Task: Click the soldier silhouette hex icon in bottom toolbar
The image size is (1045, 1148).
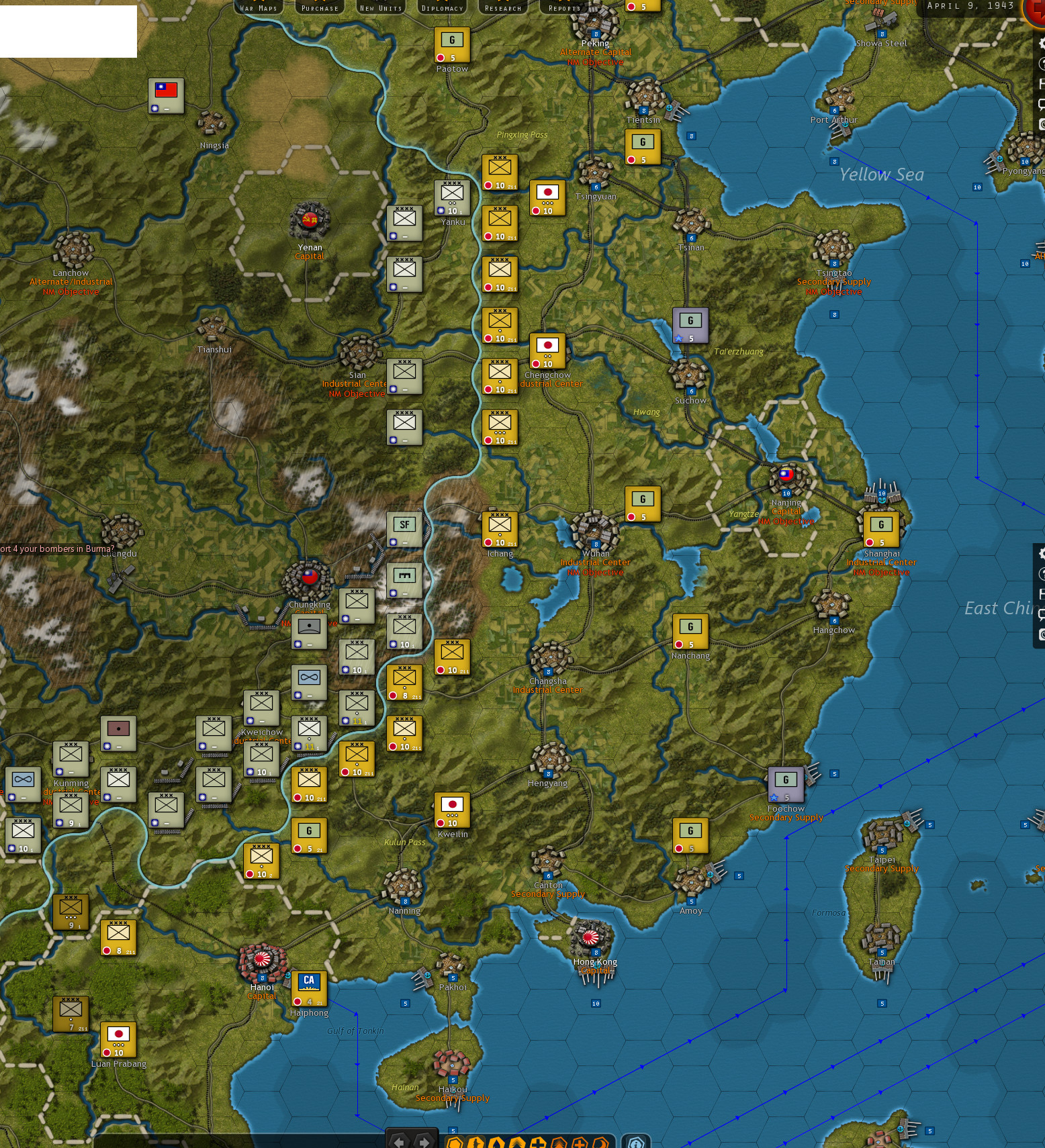Action: click(x=476, y=1141)
